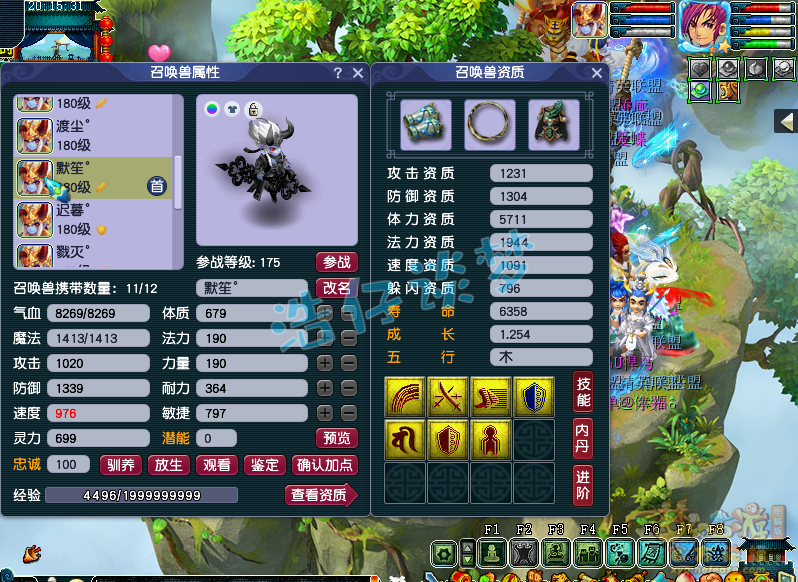Click the 观看 button

(x=217, y=464)
